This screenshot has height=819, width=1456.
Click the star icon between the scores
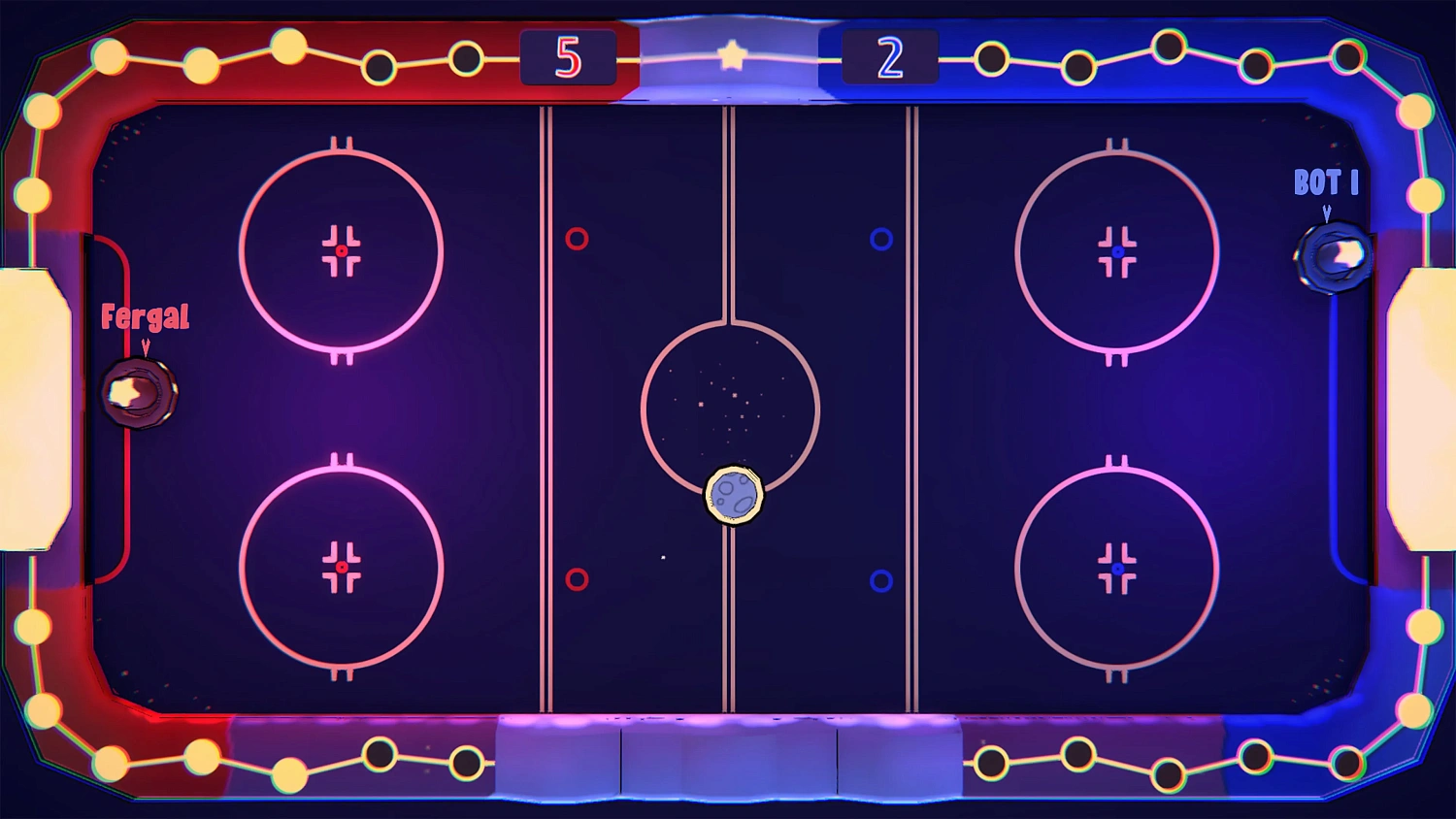coord(733,55)
